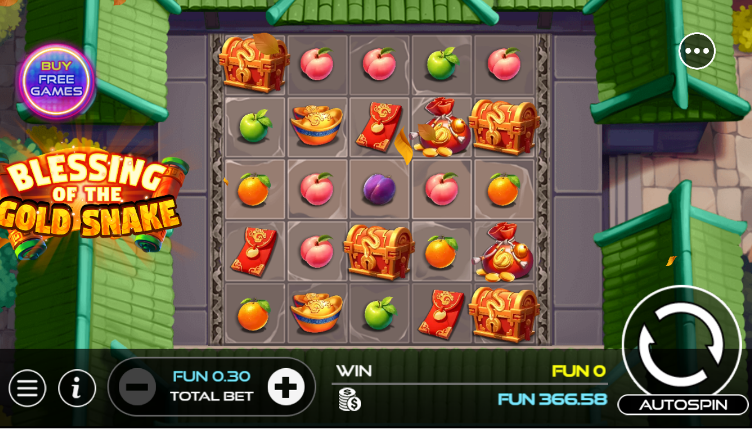Viewport: 755px width, 430px height.
Task: Start Autospin mode
Action: click(682, 404)
